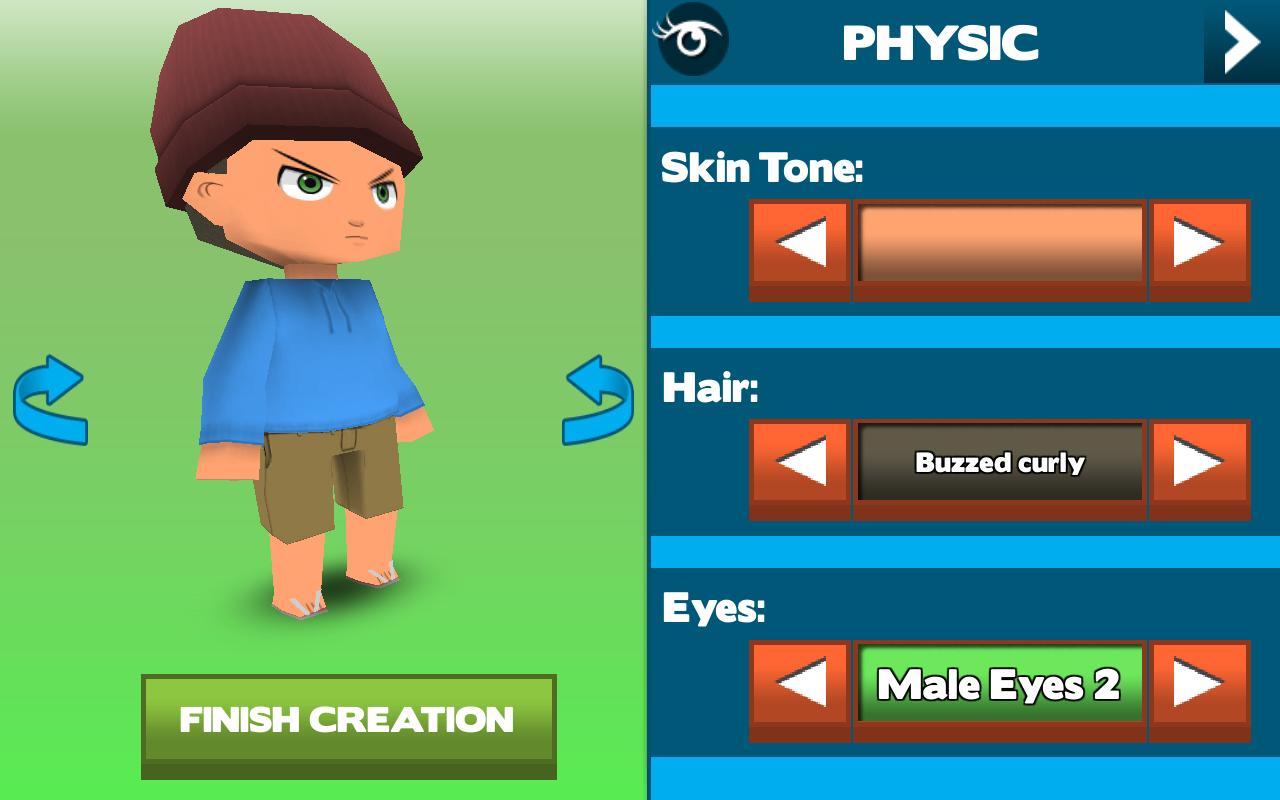Viewport: 1280px width, 800px height.
Task: Select the next eyes option
Action: click(1199, 685)
